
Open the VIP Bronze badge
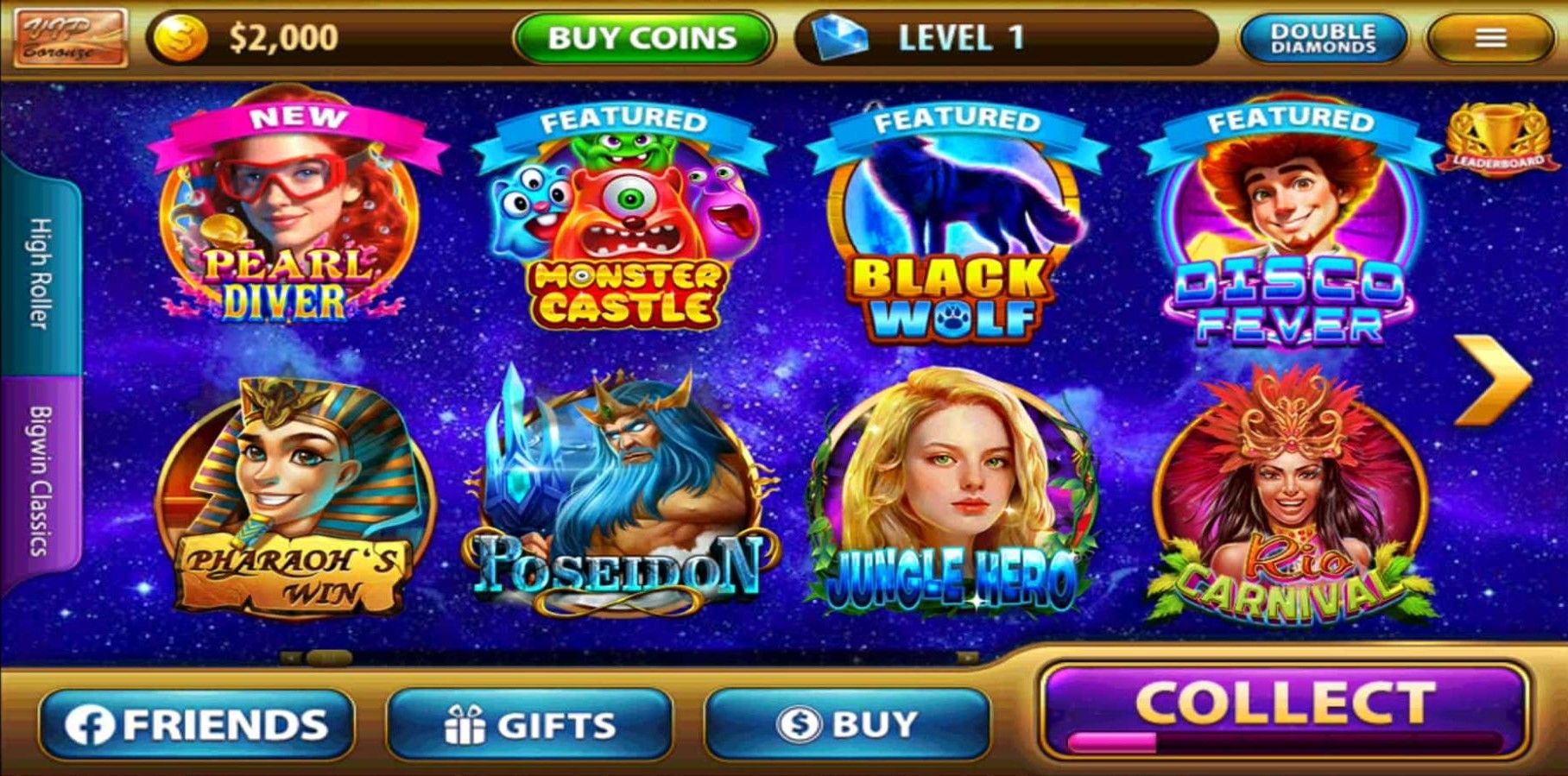tap(73, 35)
